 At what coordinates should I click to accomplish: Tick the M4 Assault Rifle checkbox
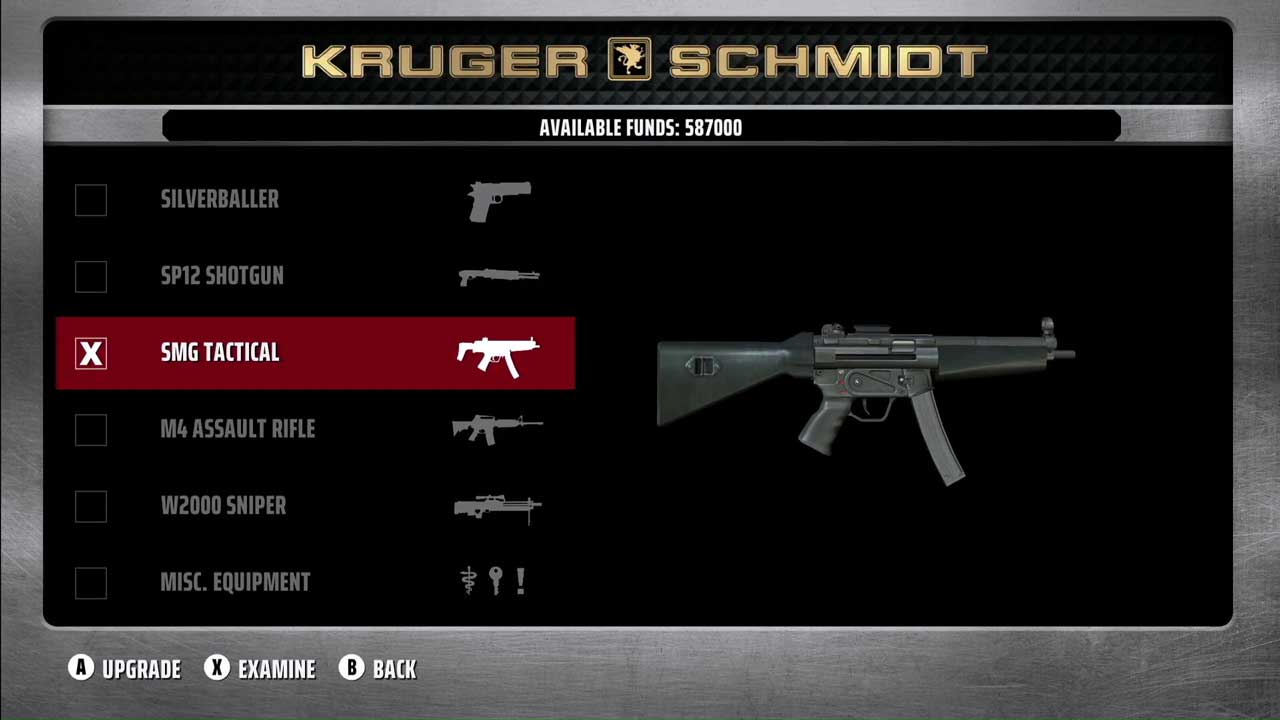(91, 430)
